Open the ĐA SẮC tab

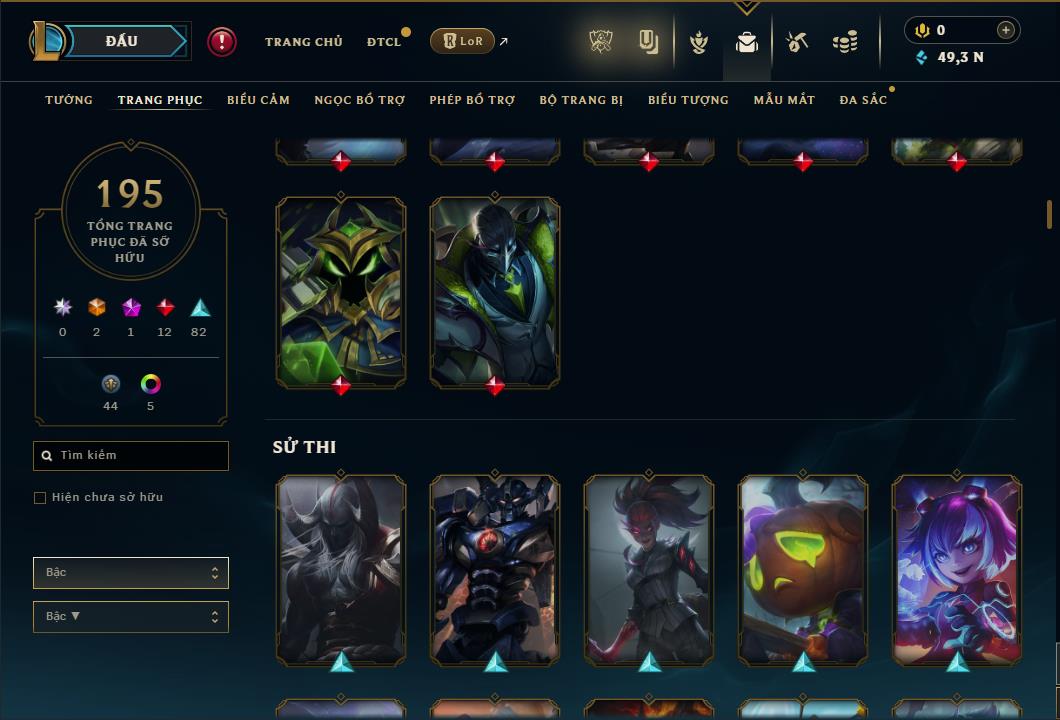pos(863,100)
